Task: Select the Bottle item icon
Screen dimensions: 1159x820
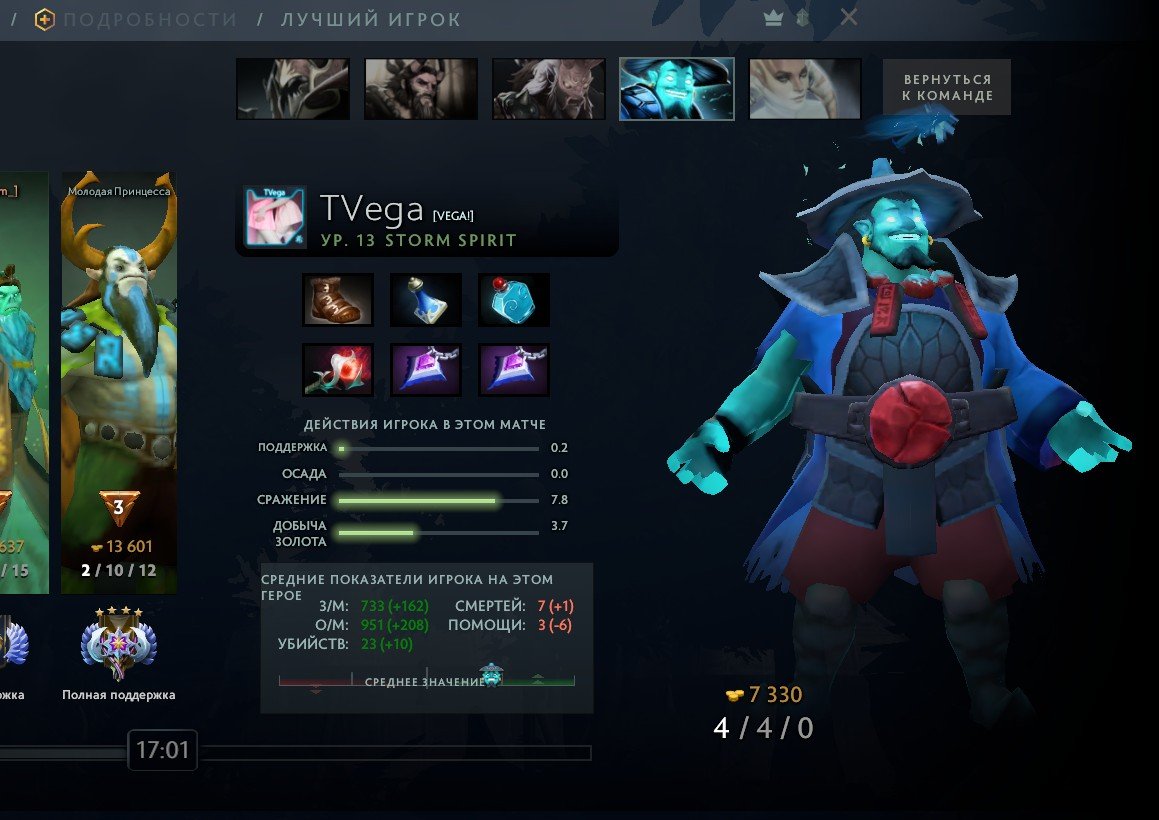Action: (514, 300)
